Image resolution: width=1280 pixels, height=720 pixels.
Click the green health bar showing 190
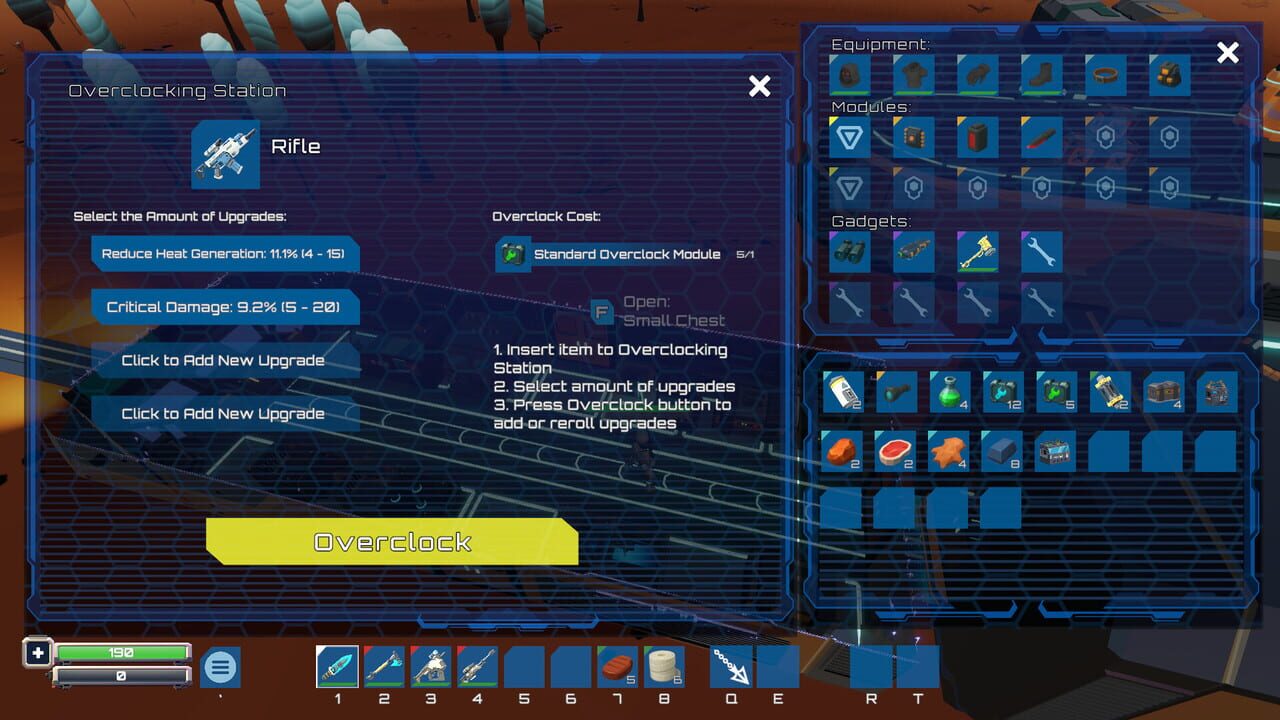(120, 652)
